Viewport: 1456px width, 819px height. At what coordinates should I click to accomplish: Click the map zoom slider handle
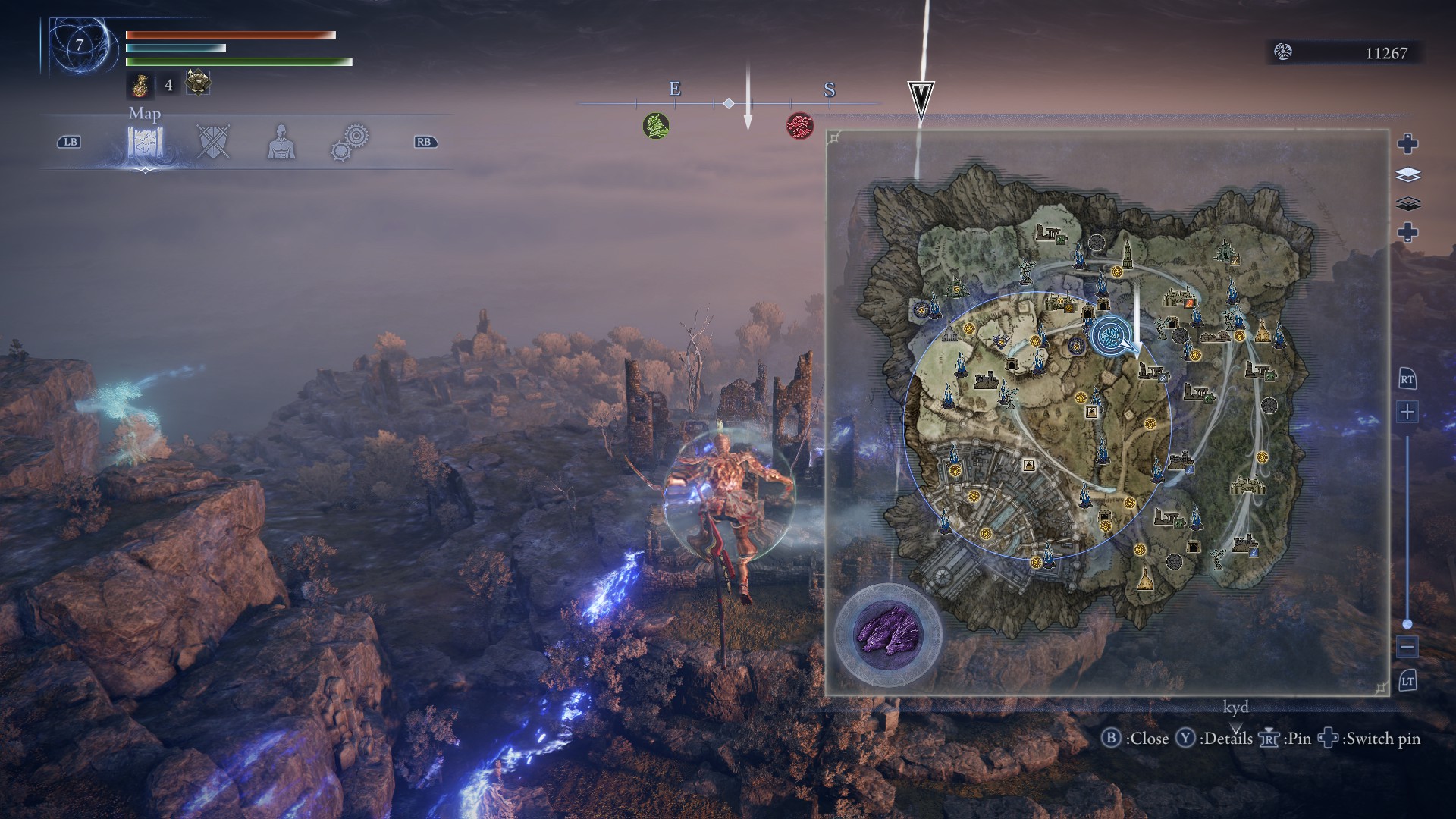(1407, 623)
